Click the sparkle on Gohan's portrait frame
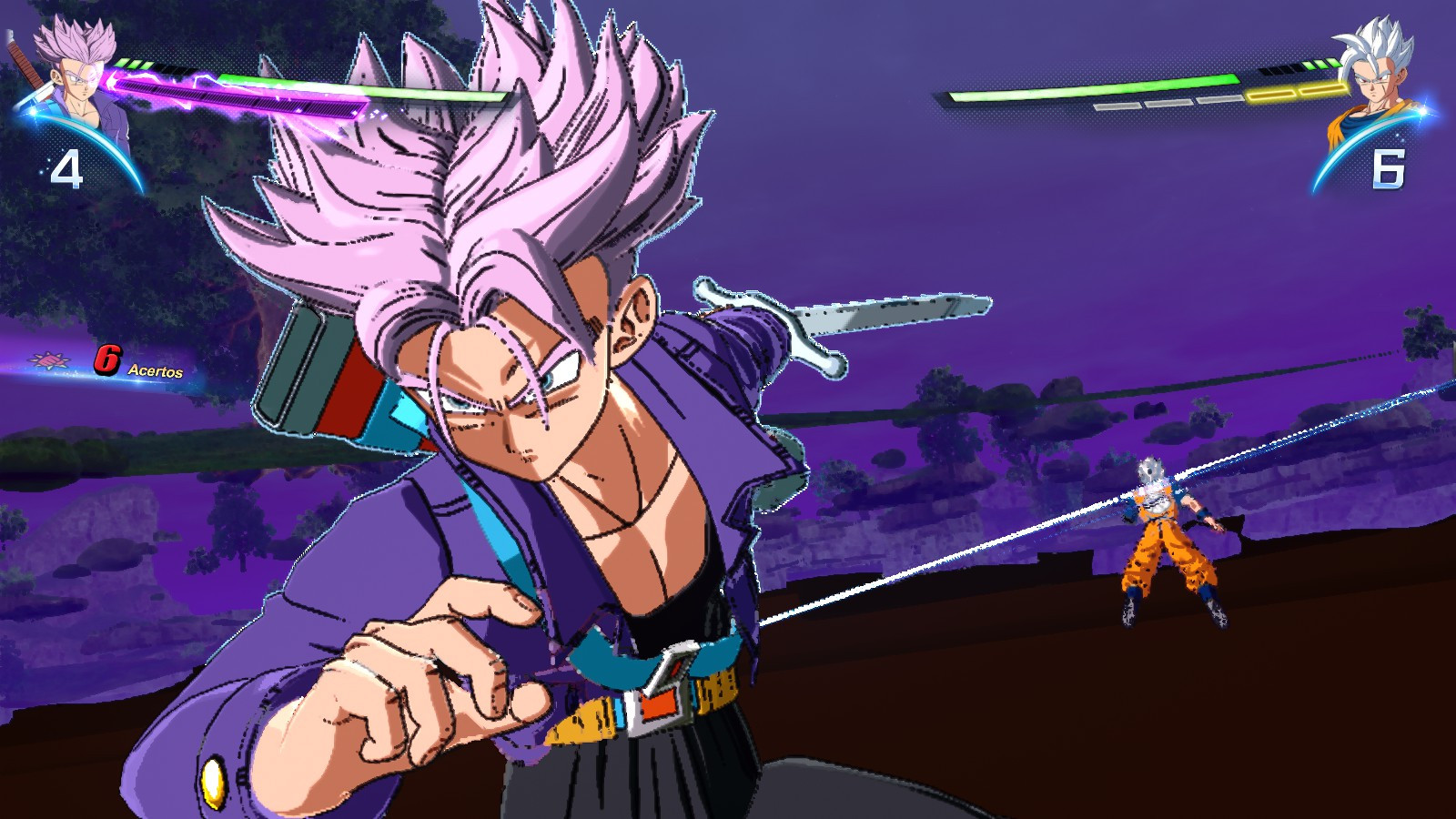 pos(1421,109)
